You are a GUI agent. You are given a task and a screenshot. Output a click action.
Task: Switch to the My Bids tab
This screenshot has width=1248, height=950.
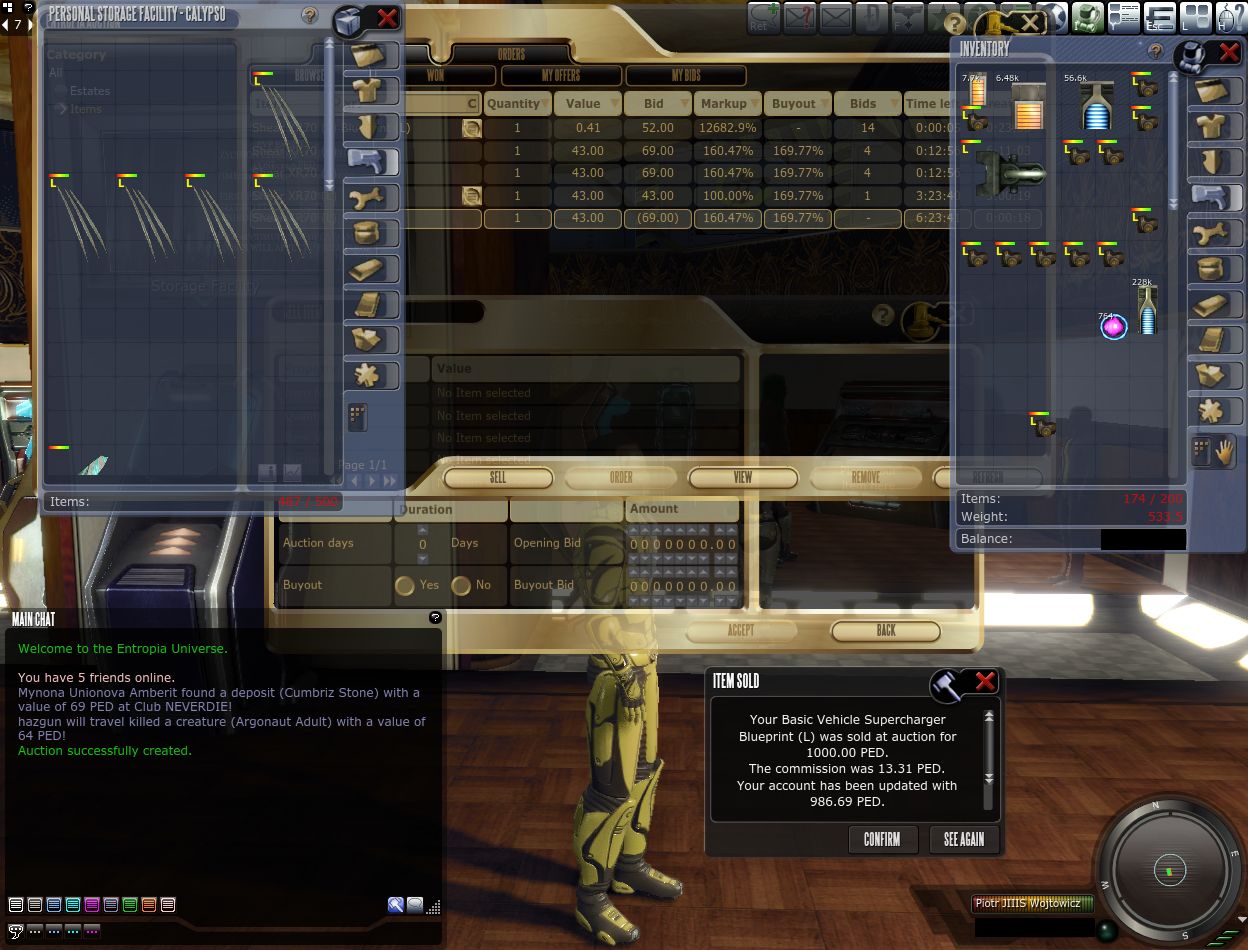point(686,76)
